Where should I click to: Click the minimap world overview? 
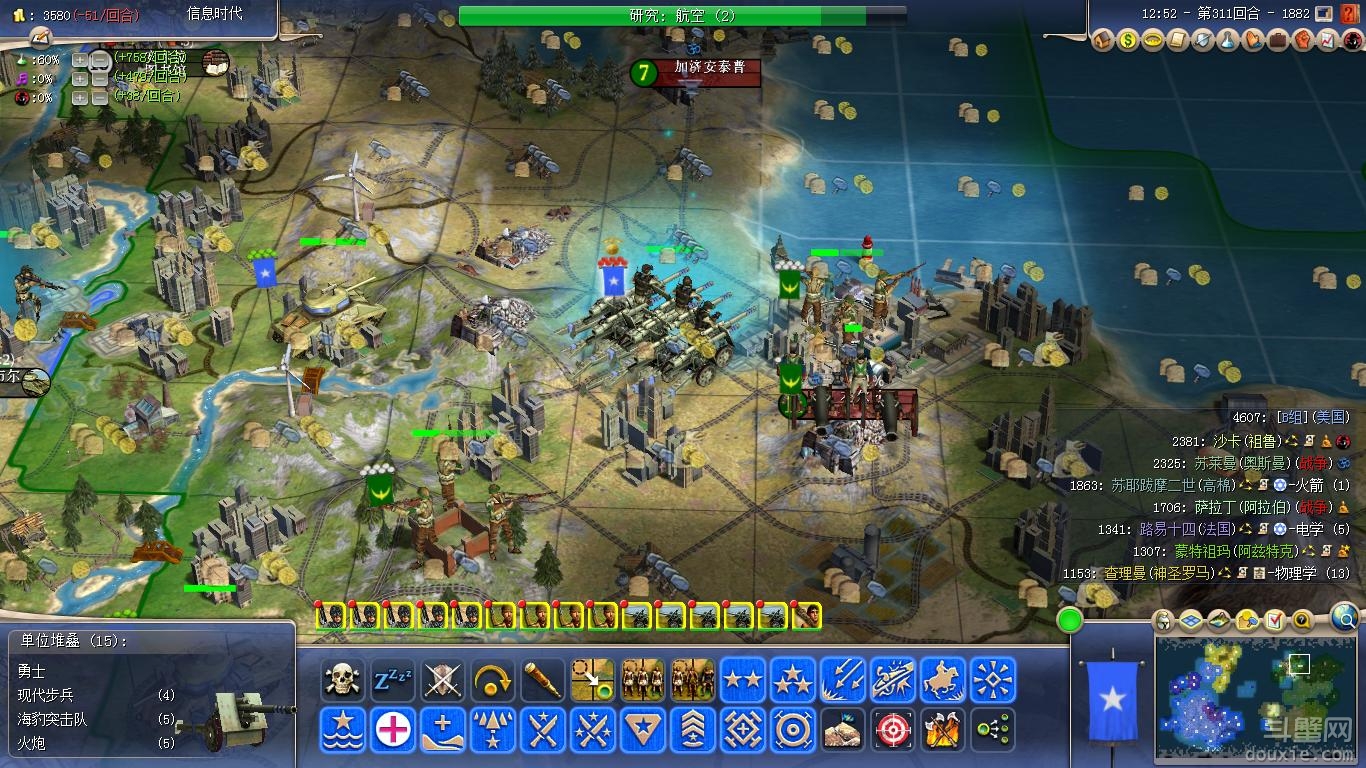click(x=1256, y=695)
